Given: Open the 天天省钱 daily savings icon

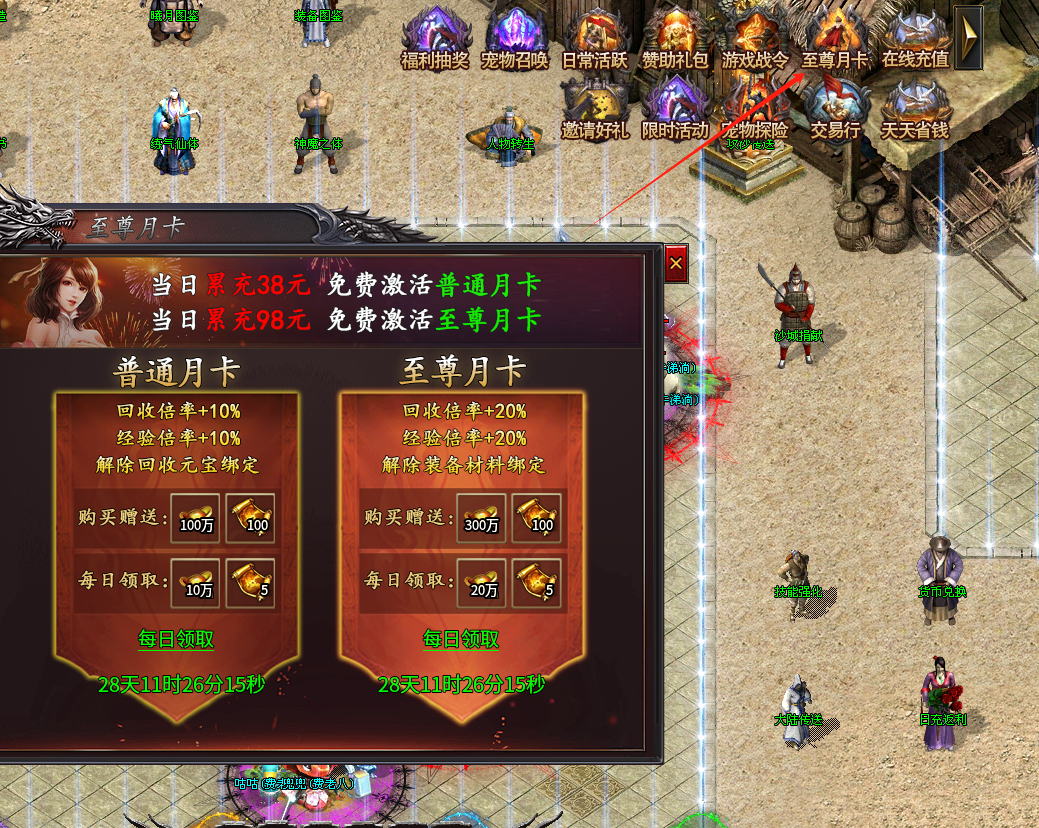Looking at the screenshot, I should click(915, 110).
